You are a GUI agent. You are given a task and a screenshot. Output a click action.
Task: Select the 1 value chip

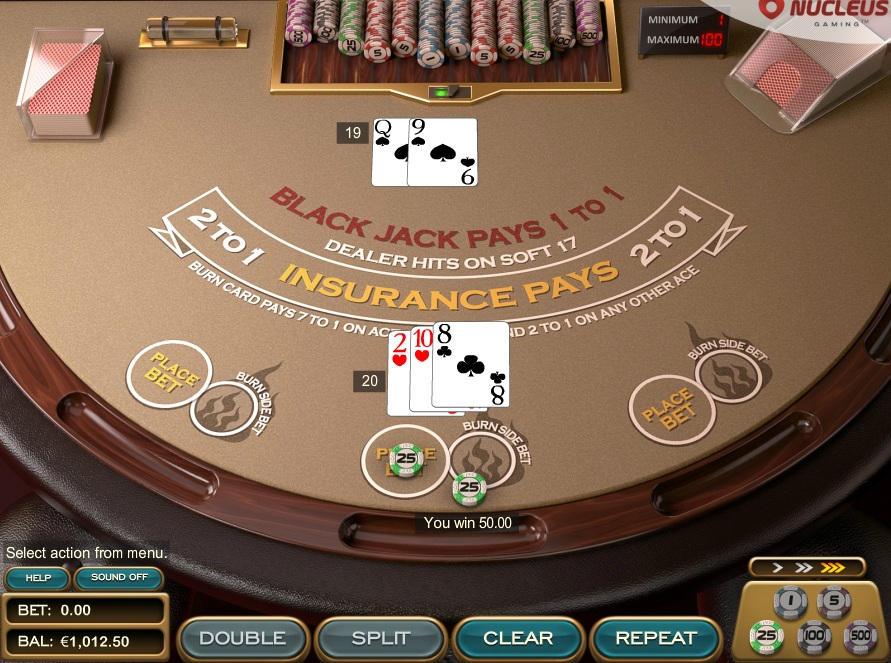pyautogui.click(x=791, y=602)
